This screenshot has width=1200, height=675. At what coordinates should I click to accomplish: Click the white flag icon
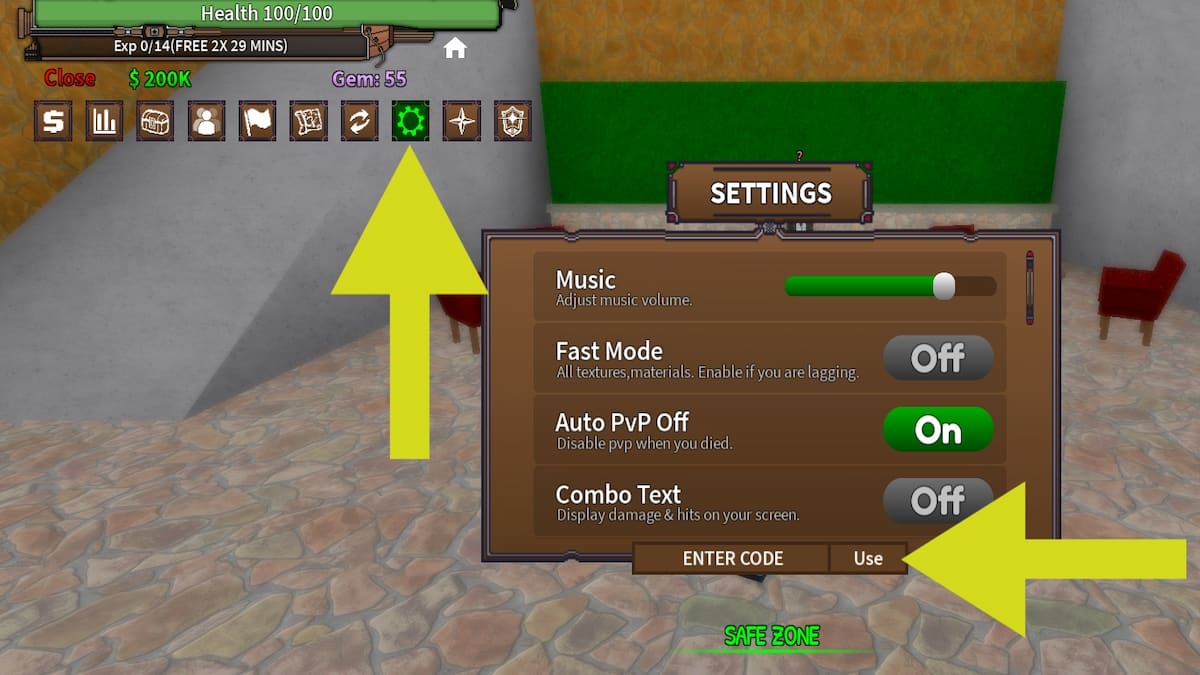257,121
